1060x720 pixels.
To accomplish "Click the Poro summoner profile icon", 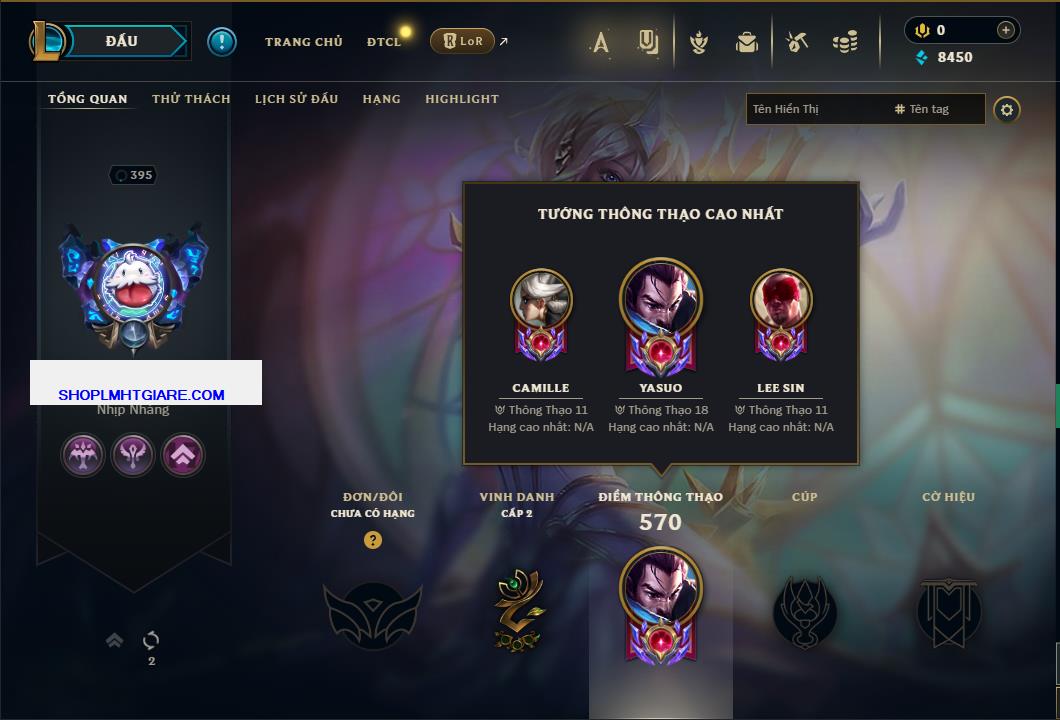I will 133,285.
